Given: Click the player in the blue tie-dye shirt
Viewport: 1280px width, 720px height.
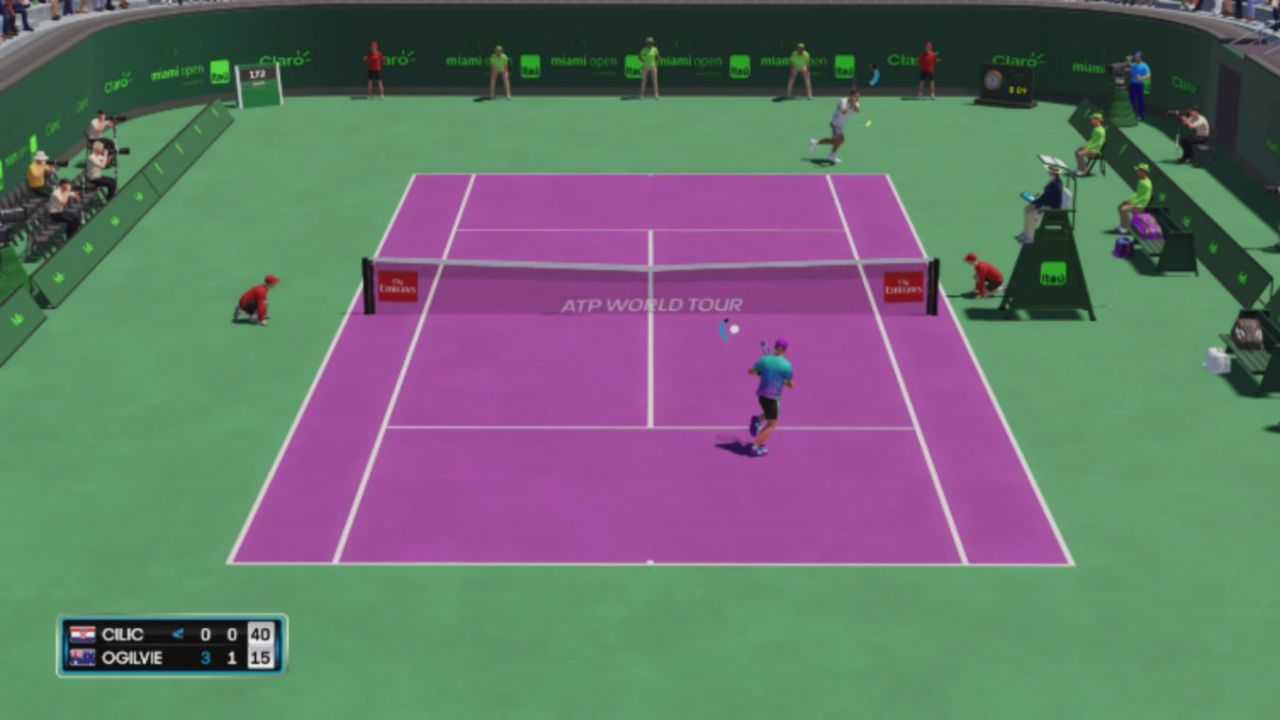Looking at the screenshot, I should tap(770, 380).
